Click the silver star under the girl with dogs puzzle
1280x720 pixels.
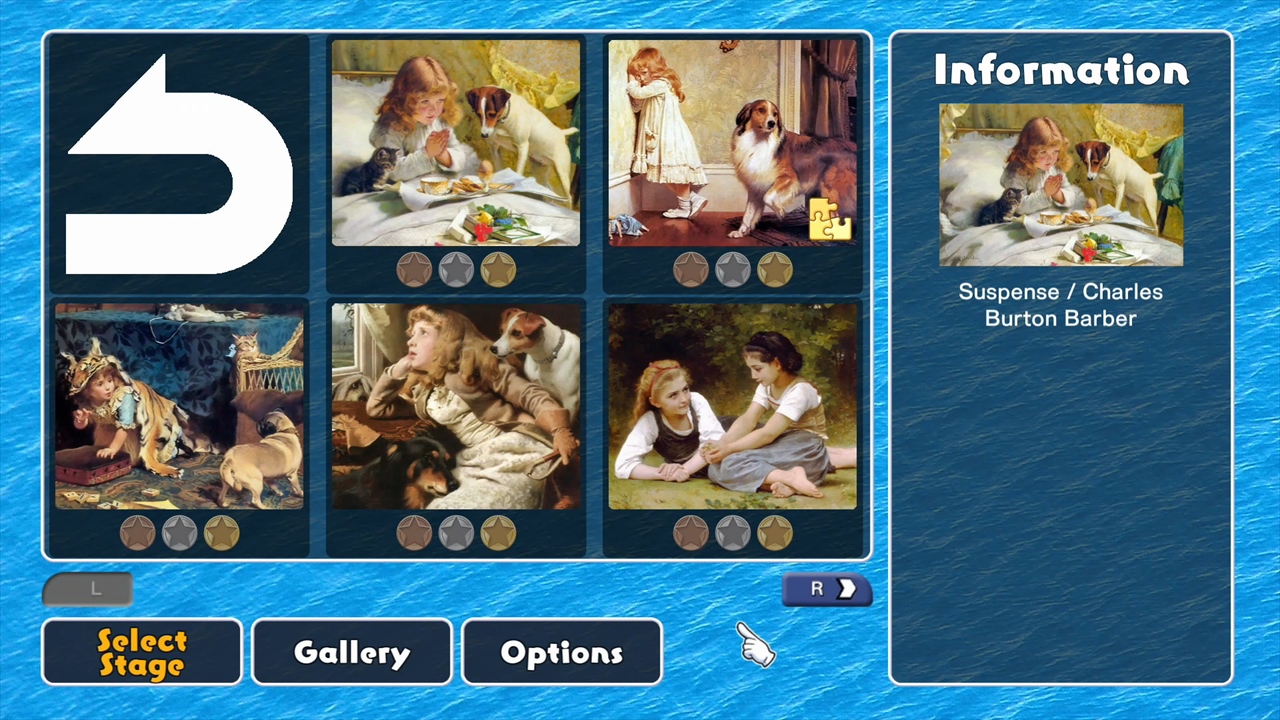tap(456, 532)
